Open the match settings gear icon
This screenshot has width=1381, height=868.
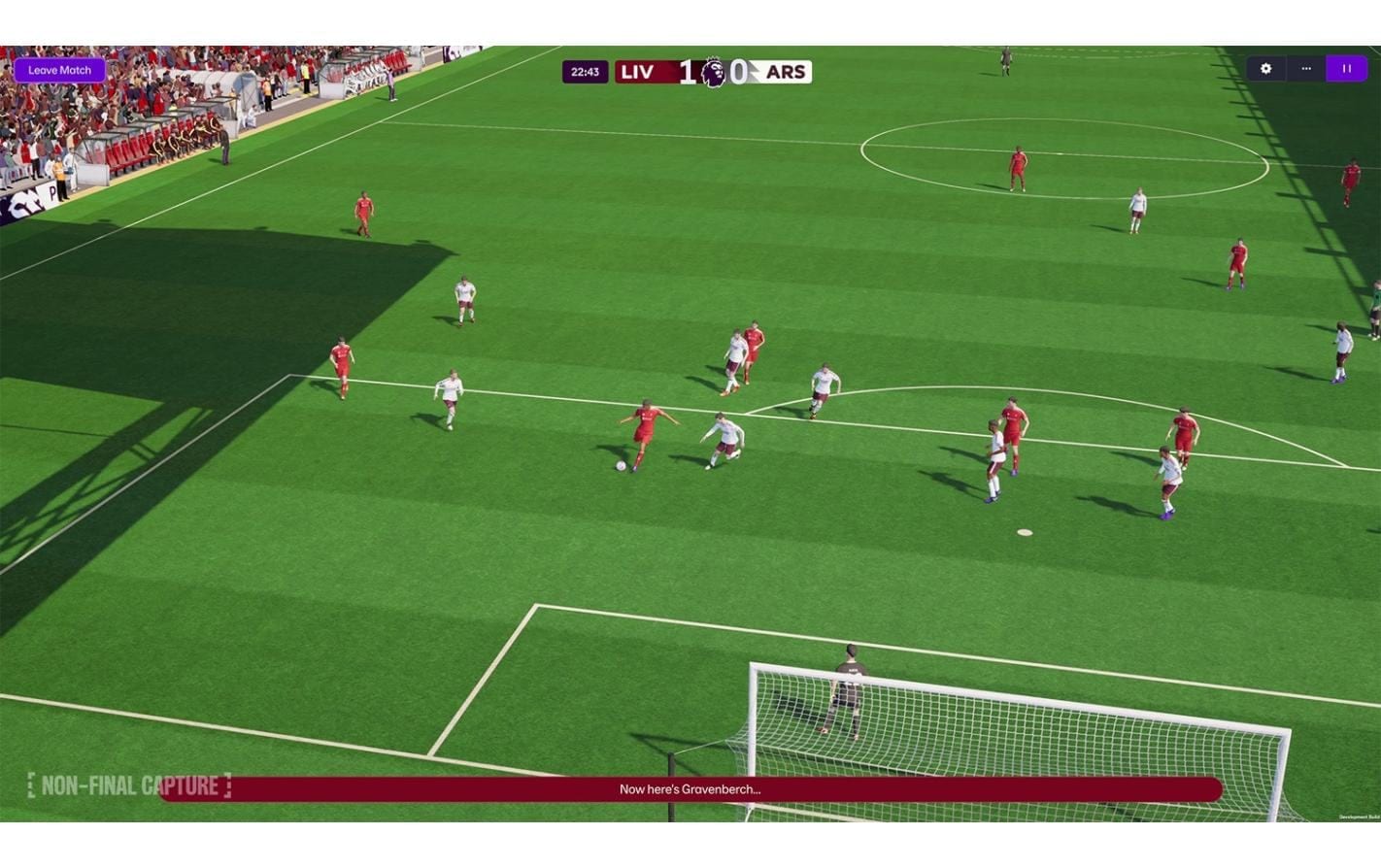1264,69
